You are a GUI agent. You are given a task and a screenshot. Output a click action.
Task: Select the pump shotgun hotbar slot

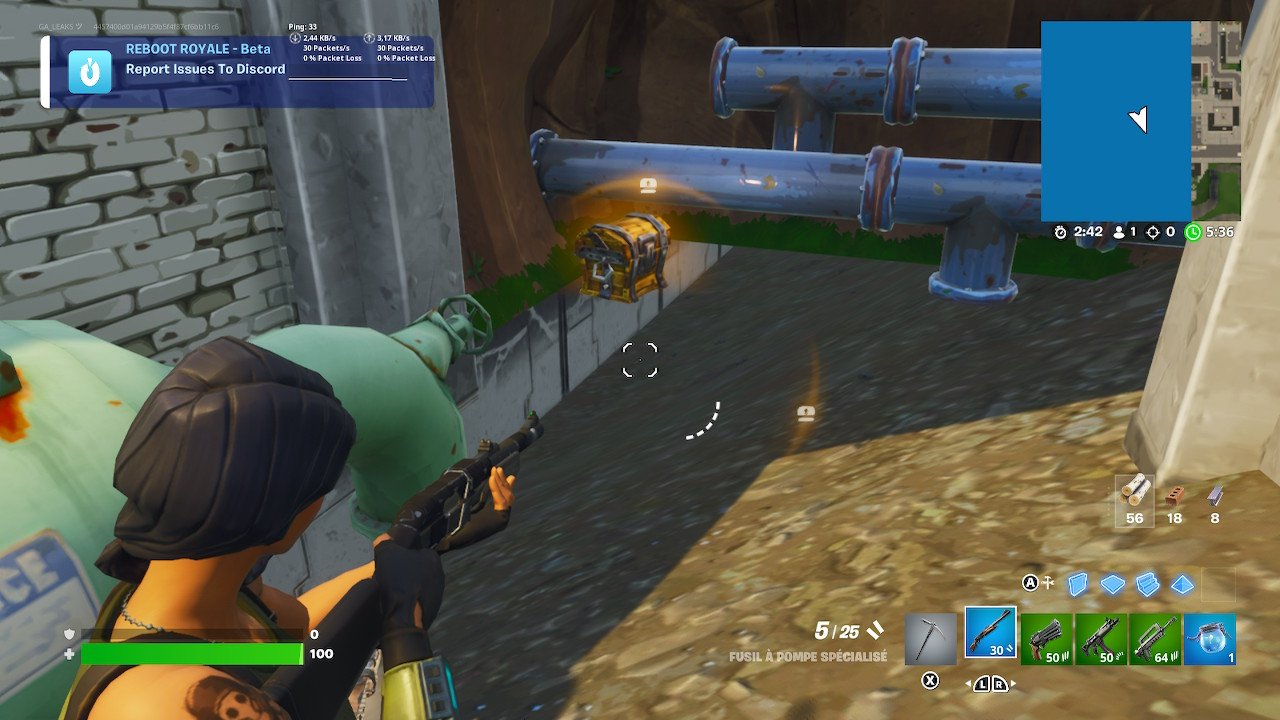pyautogui.click(x=990, y=632)
